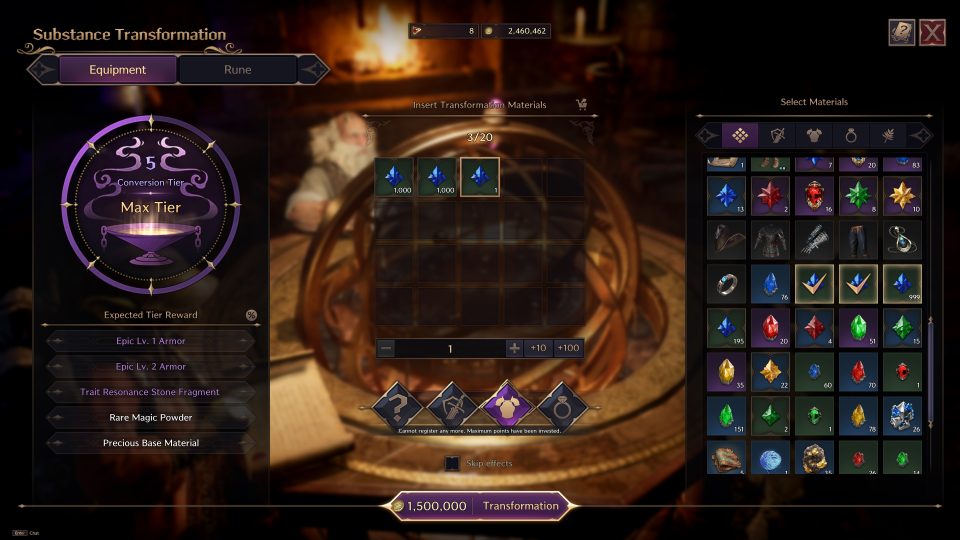The height and width of the screenshot is (540, 960).
Task: Pick the ring accessory transformation type
Action: [x=561, y=405]
